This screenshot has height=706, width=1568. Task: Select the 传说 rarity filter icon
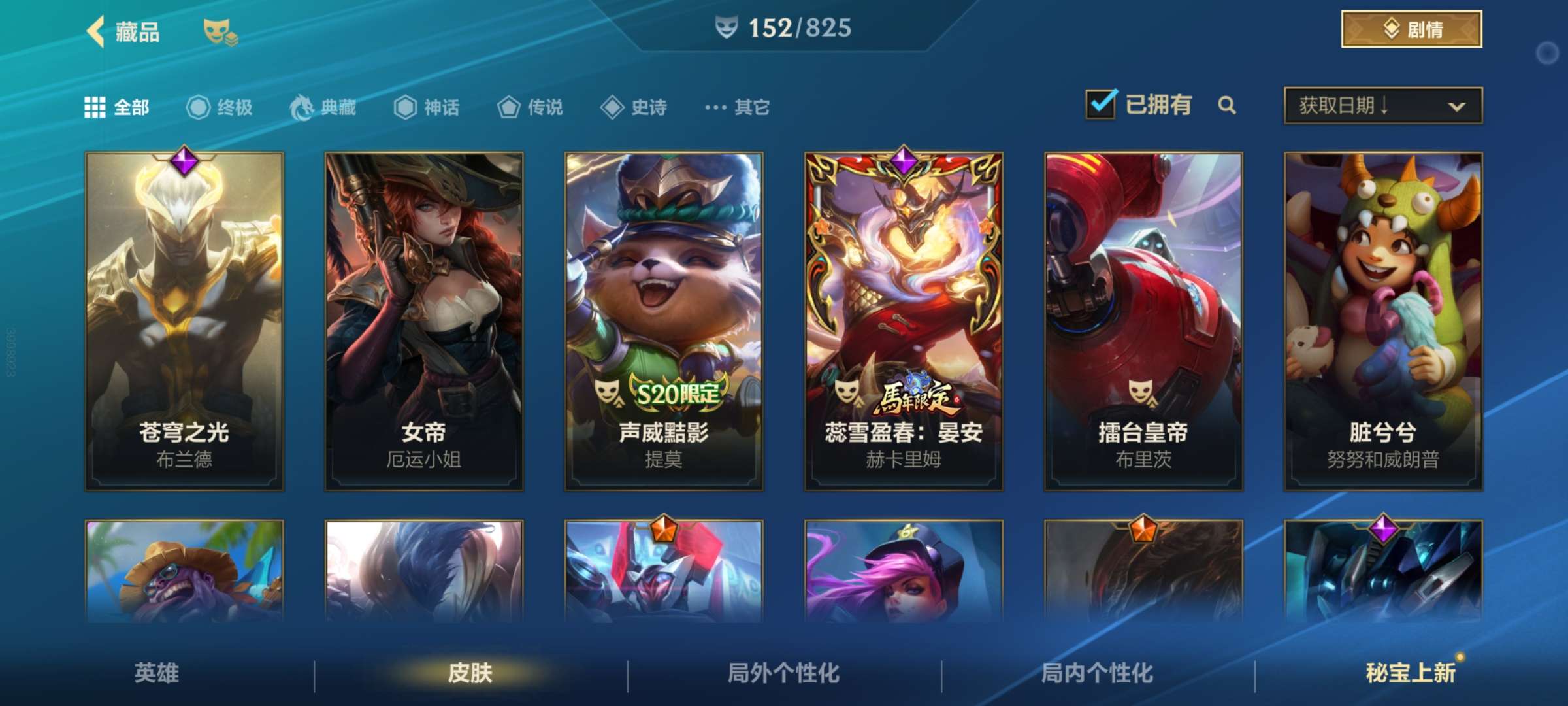tap(508, 108)
